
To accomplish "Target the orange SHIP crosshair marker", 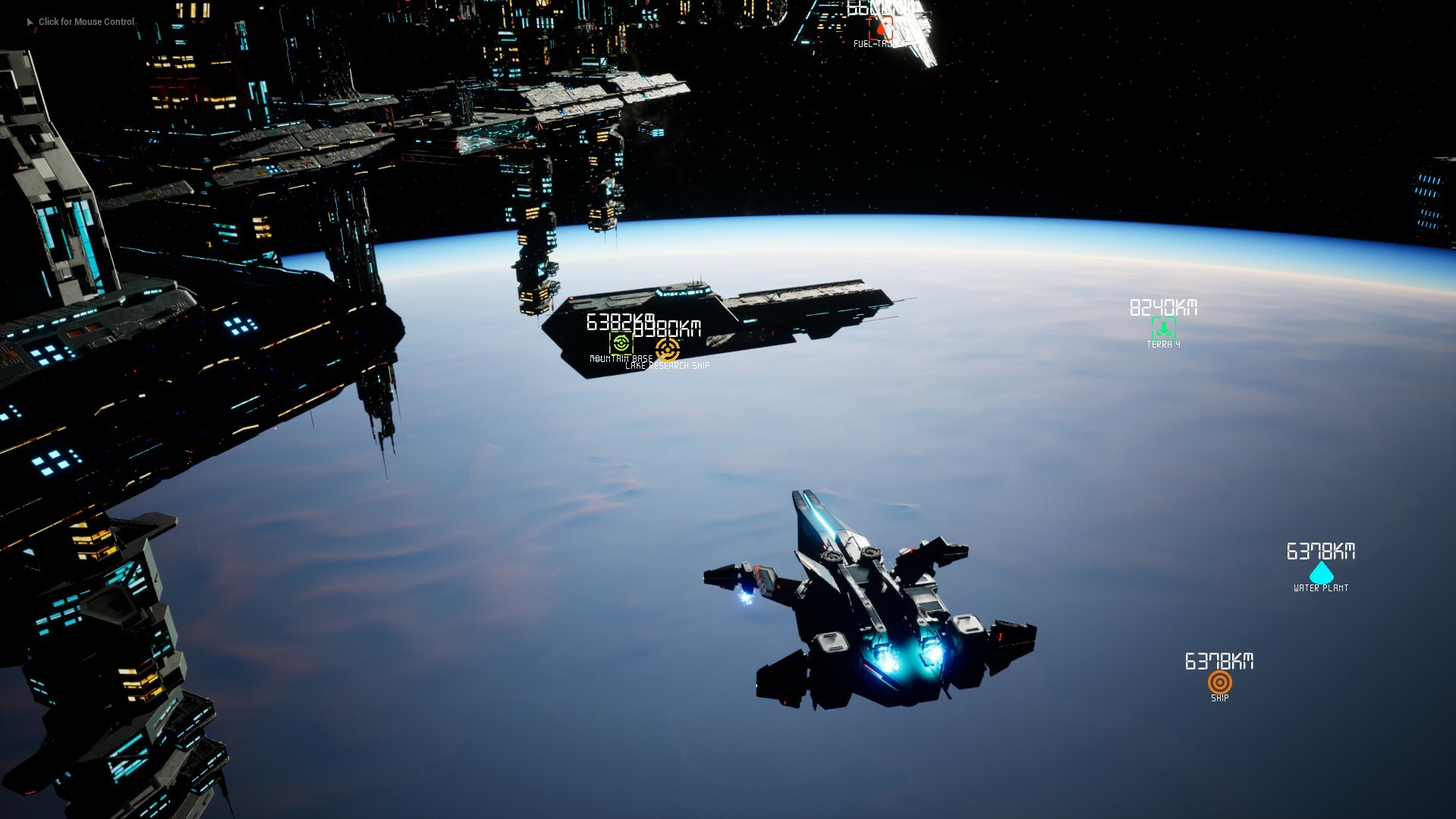I will click(x=1222, y=682).
